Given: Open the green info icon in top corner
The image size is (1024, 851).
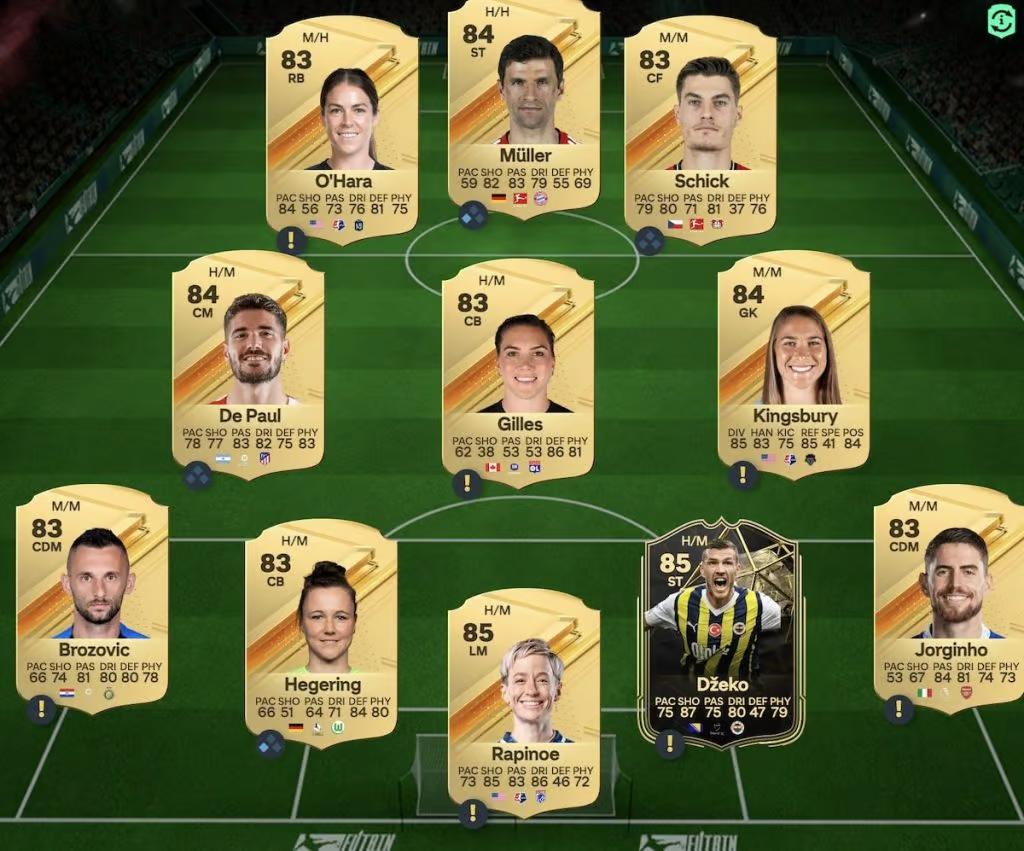Looking at the screenshot, I should [1001, 21].
